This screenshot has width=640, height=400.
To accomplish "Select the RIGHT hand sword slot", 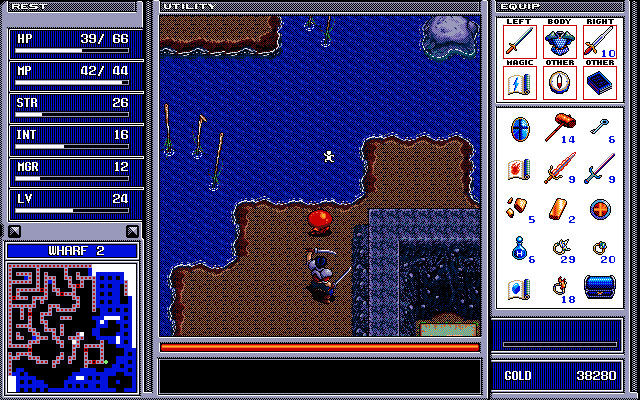I will point(598,42).
